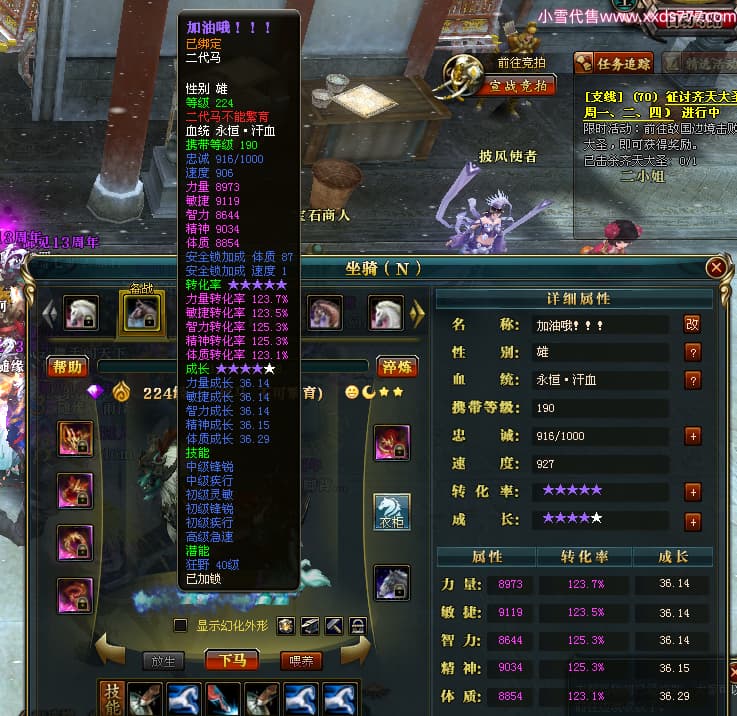Increase 忠诚 with its plus button
737x716 pixels.
pos(692,436)
